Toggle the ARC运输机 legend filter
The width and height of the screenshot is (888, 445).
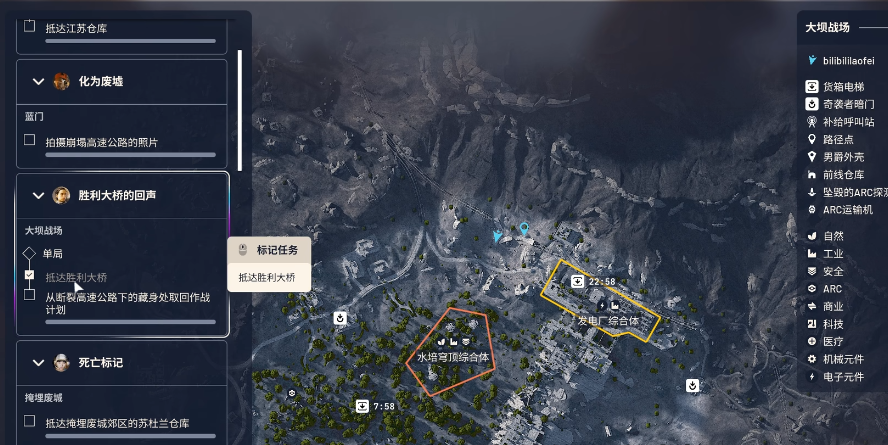(813, 209)
